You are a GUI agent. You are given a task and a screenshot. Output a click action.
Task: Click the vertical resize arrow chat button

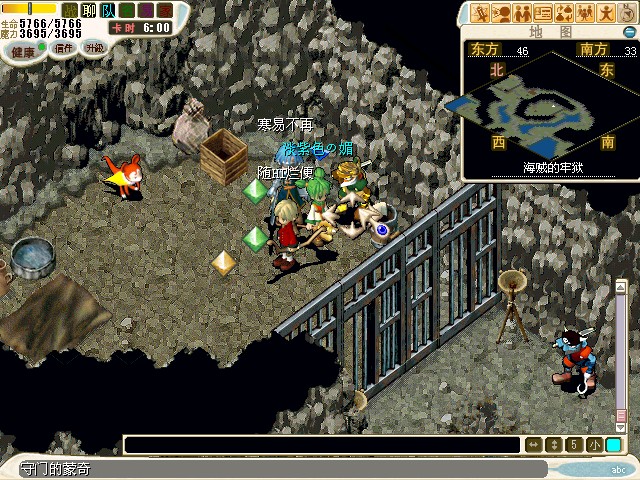coord(554,445)
